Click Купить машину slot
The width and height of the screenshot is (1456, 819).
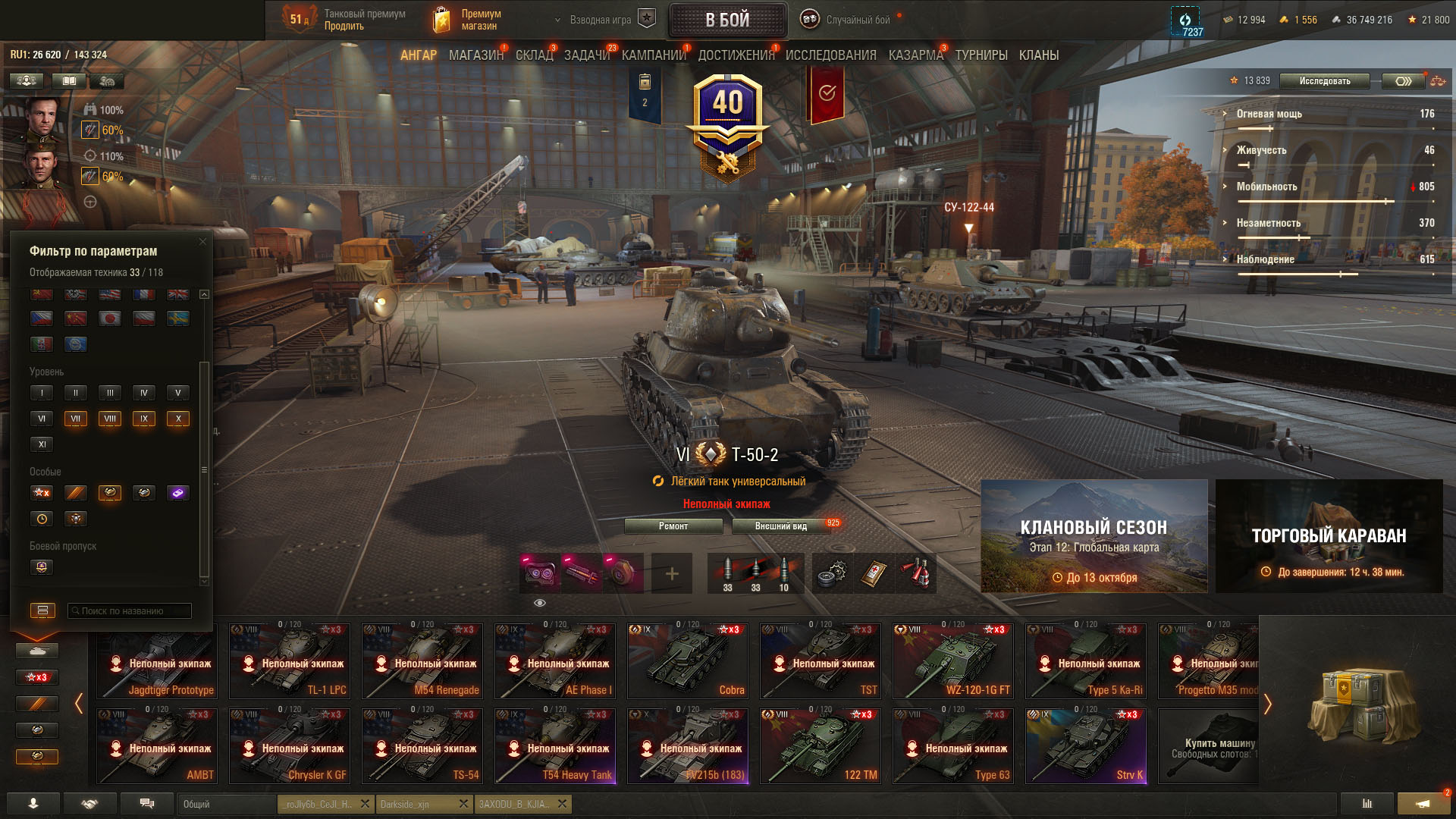tap(1209, 746)
